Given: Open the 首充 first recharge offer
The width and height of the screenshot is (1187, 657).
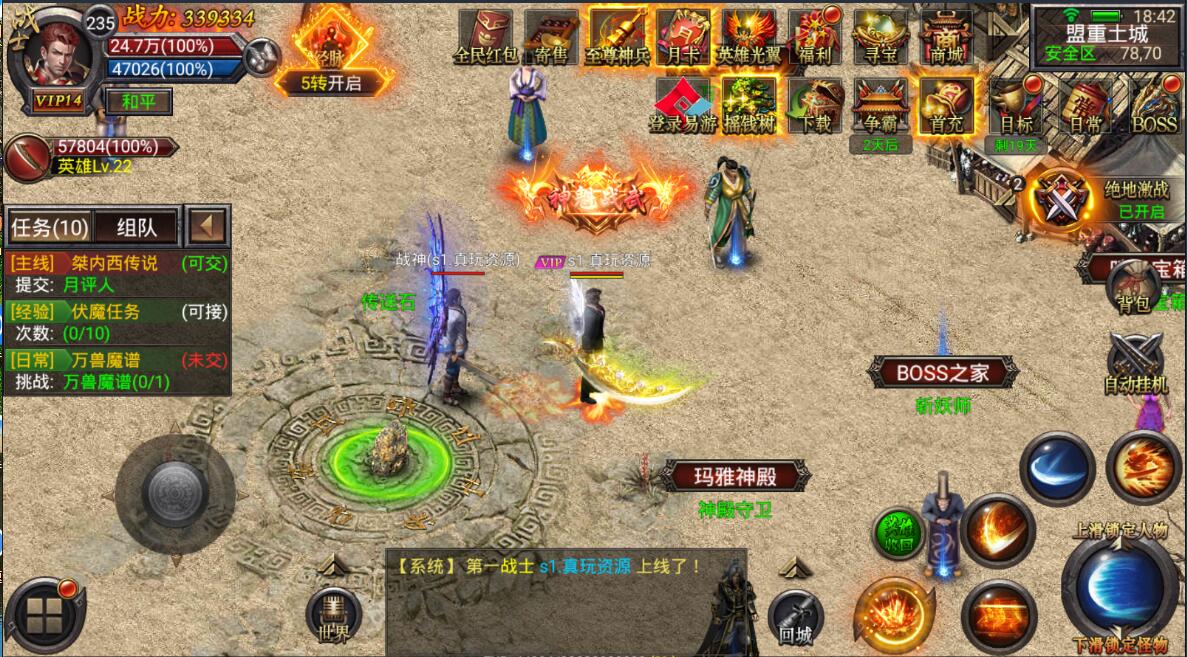Looking at the screenshot, I should coord(946,106).
